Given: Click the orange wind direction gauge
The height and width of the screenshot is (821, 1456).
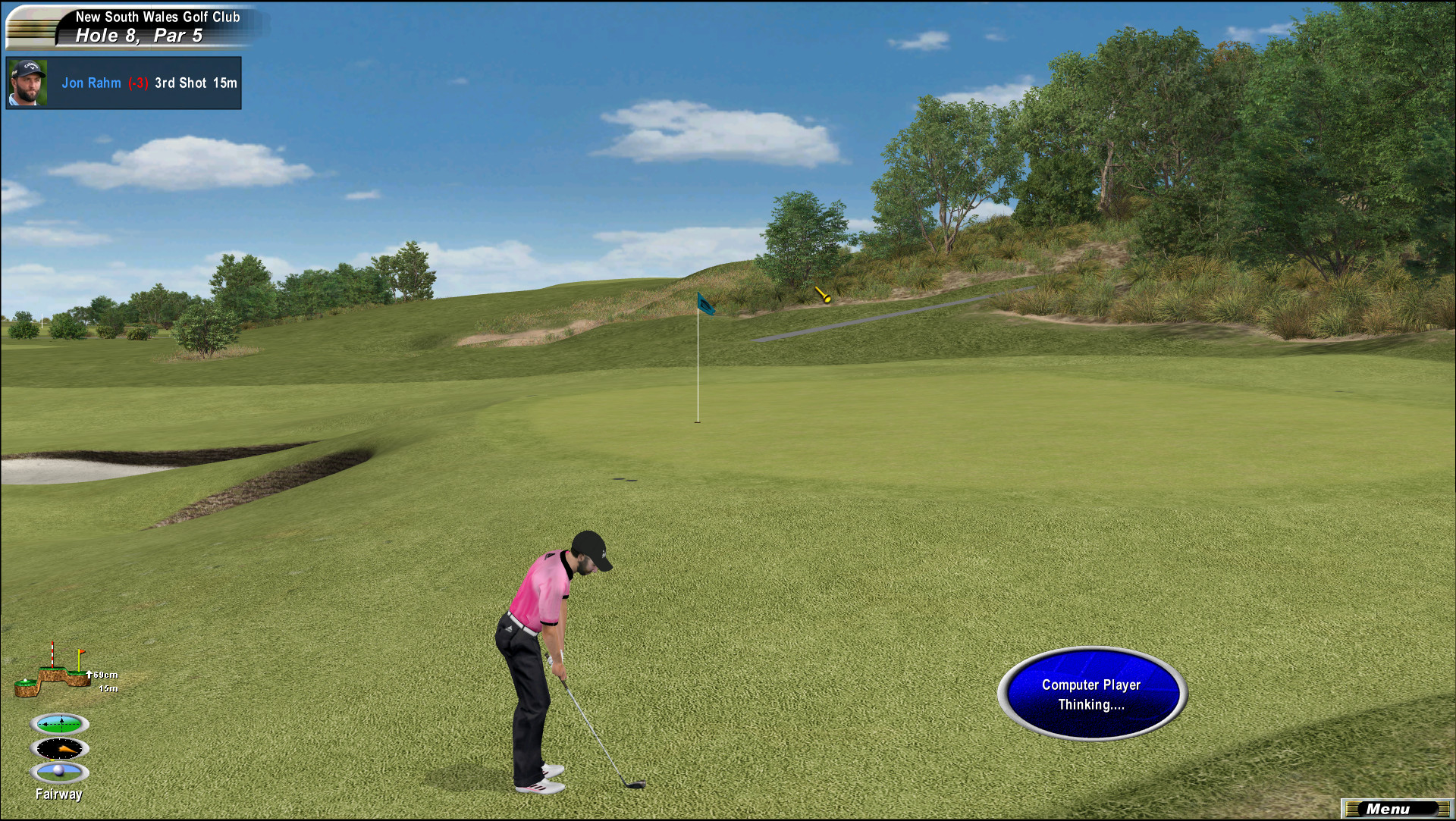Looking at the screenshot, I should [60, 749].
